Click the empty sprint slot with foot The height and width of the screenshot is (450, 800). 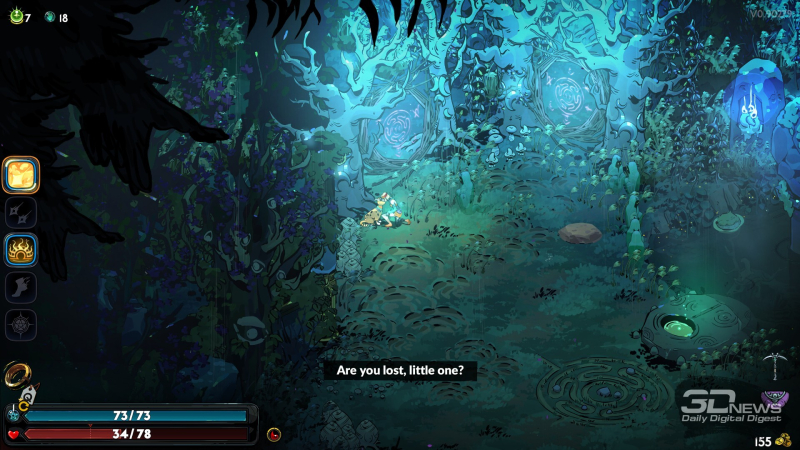(x=21, y=287)
